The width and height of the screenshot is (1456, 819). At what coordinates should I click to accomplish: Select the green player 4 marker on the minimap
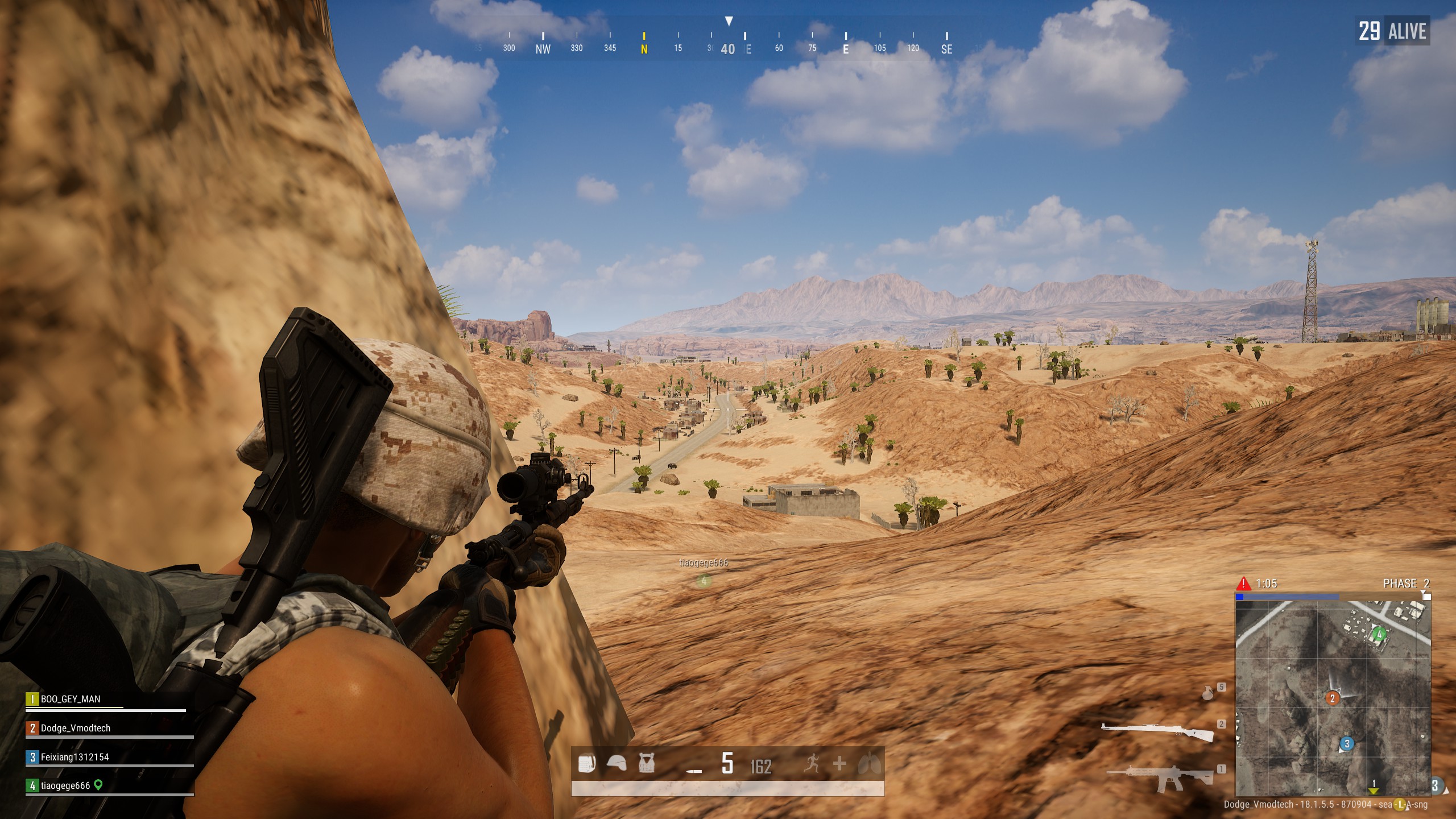[1379, 634]
